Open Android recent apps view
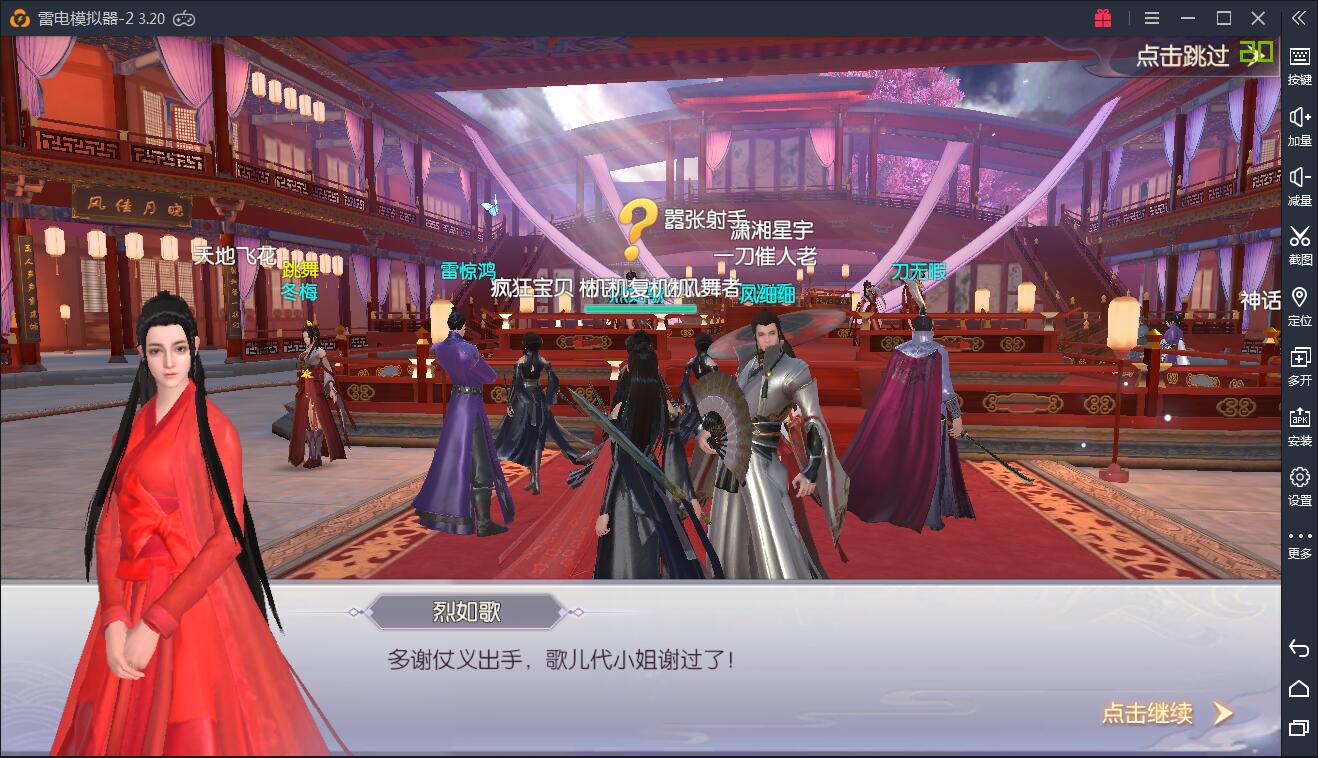1318x758 pixels. tap(1299, 728)
